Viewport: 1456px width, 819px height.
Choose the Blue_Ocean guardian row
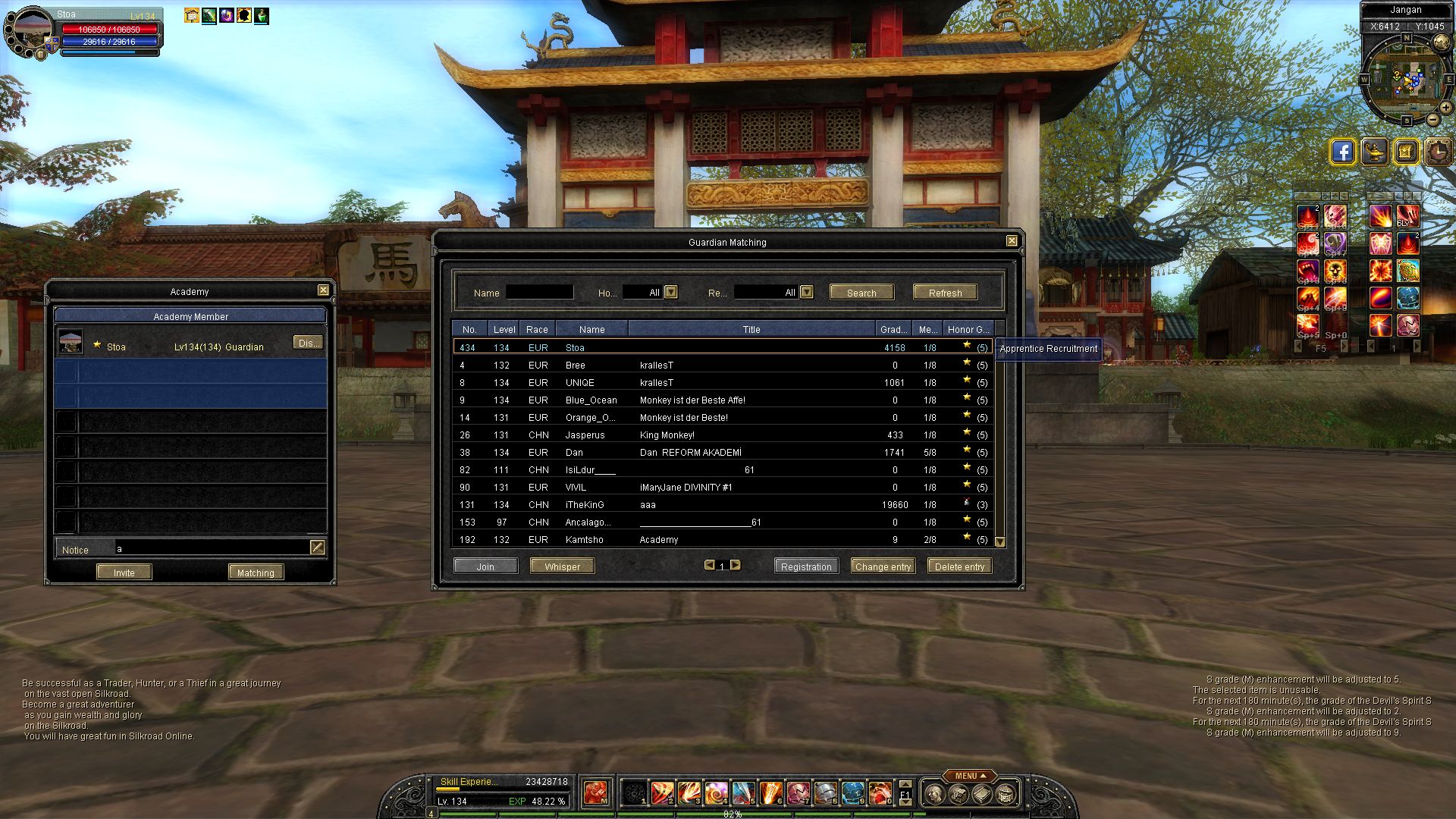[x=591, y=400]
